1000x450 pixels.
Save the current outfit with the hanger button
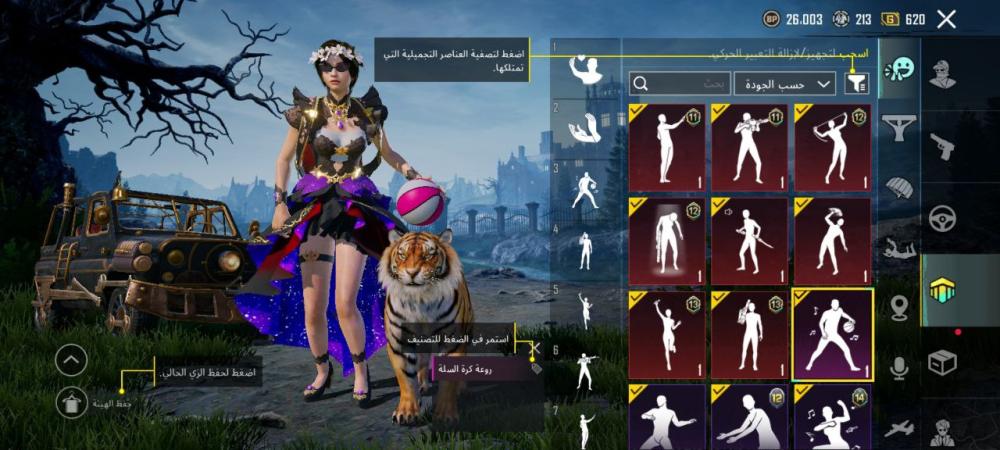coord(71,403)
